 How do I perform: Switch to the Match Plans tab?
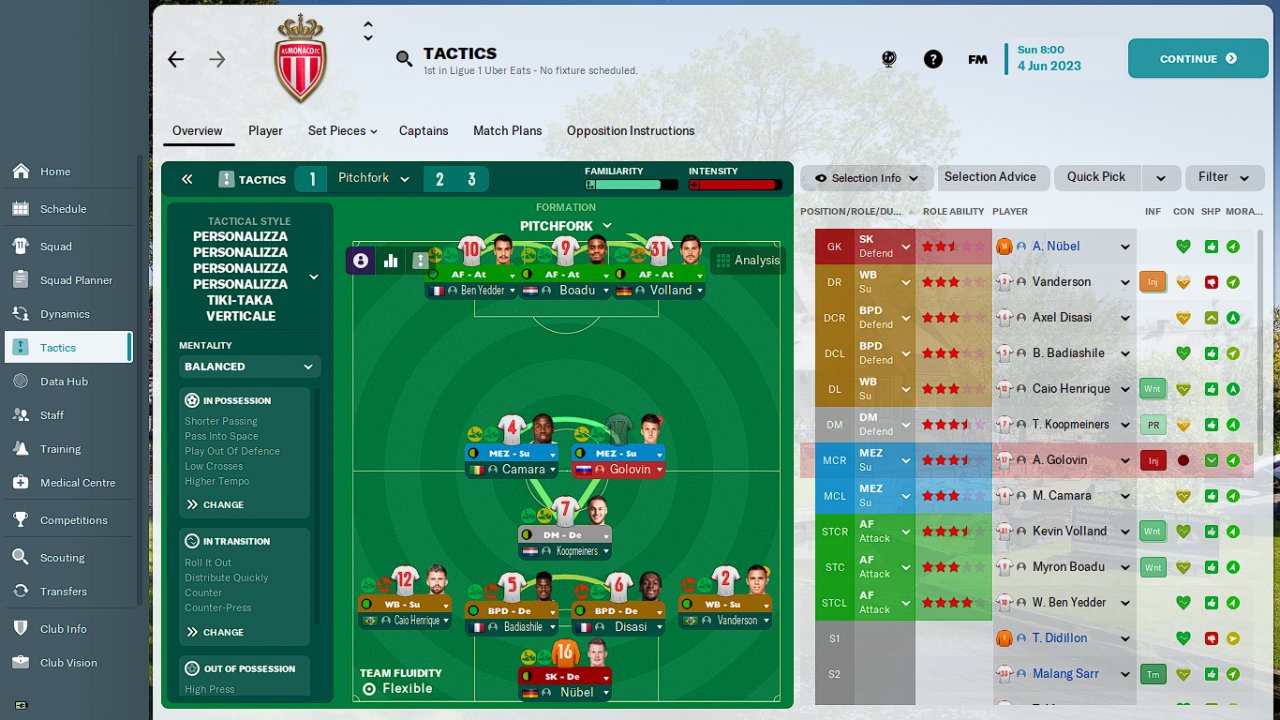507,131
